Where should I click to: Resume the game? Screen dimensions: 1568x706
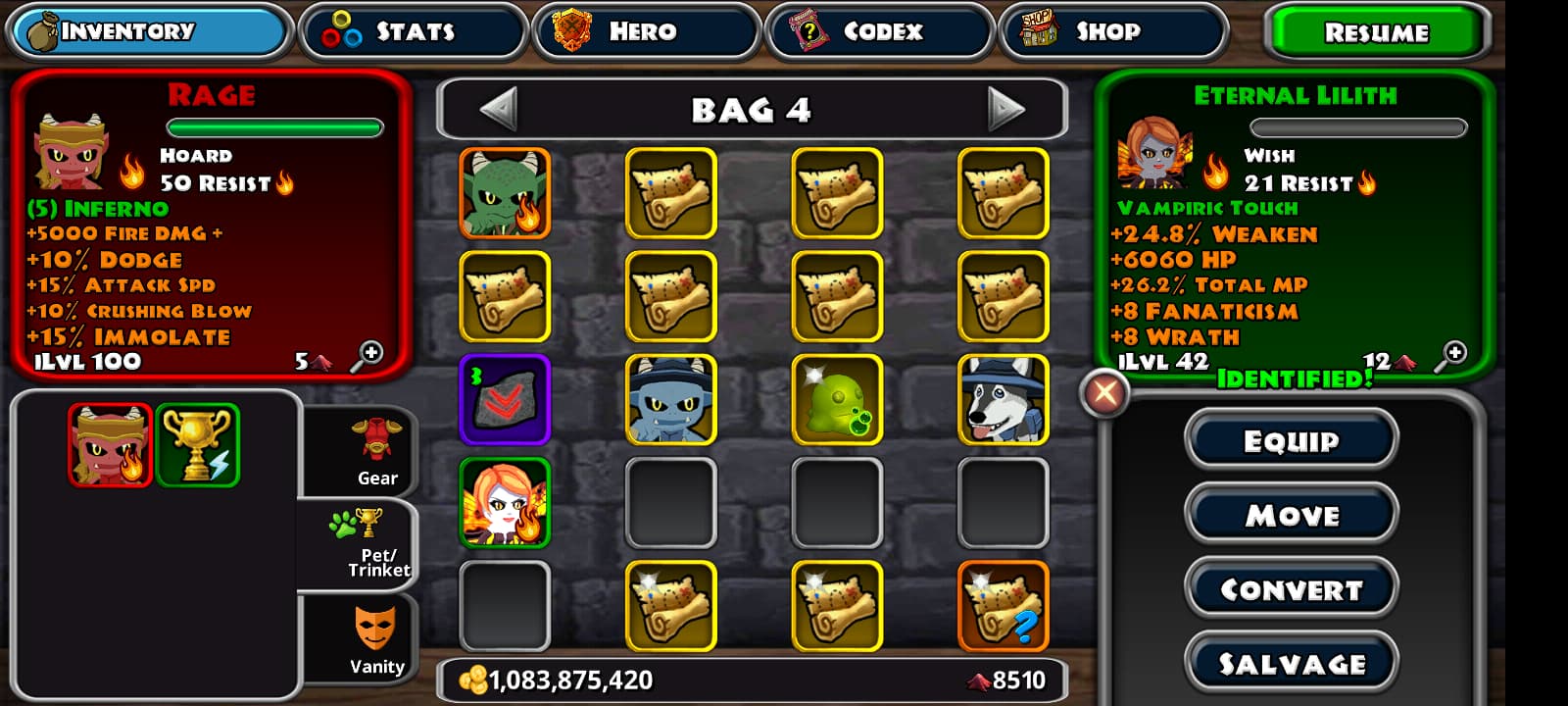click(x=1376, y=32)
